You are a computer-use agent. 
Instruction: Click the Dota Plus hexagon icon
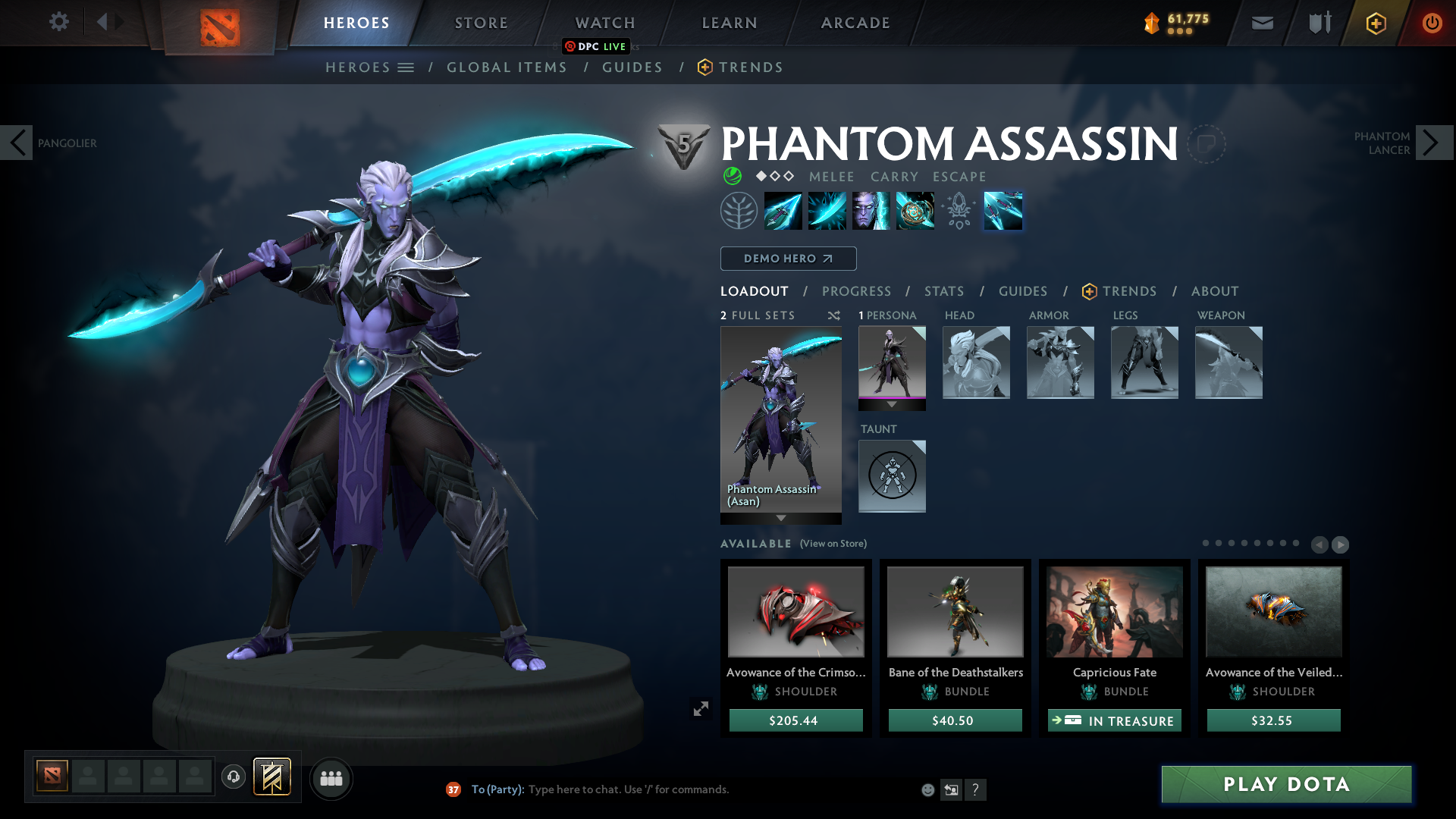click(x=1375, y=23)
